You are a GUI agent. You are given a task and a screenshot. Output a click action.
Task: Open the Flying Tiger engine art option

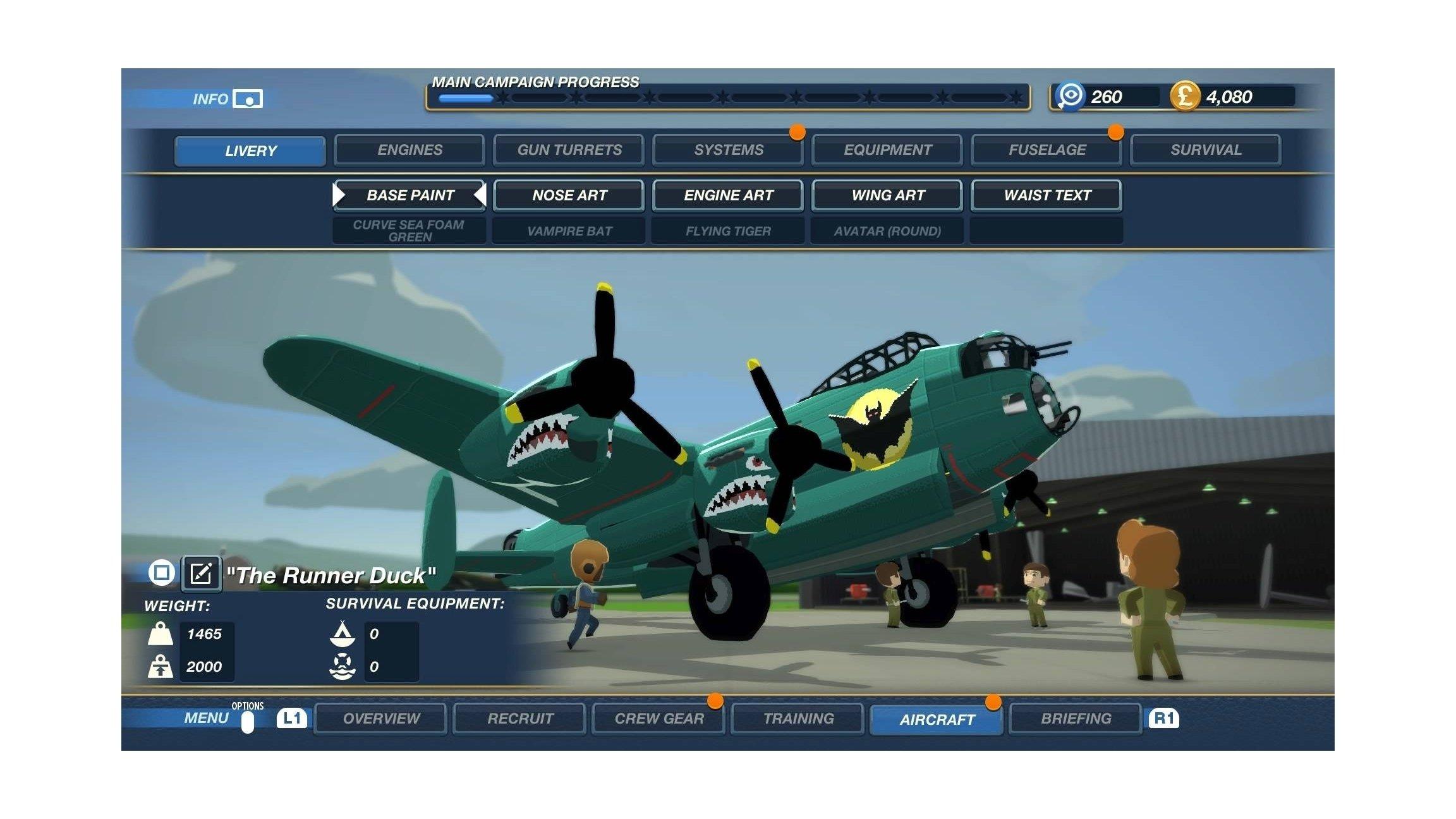click(727, 231)
